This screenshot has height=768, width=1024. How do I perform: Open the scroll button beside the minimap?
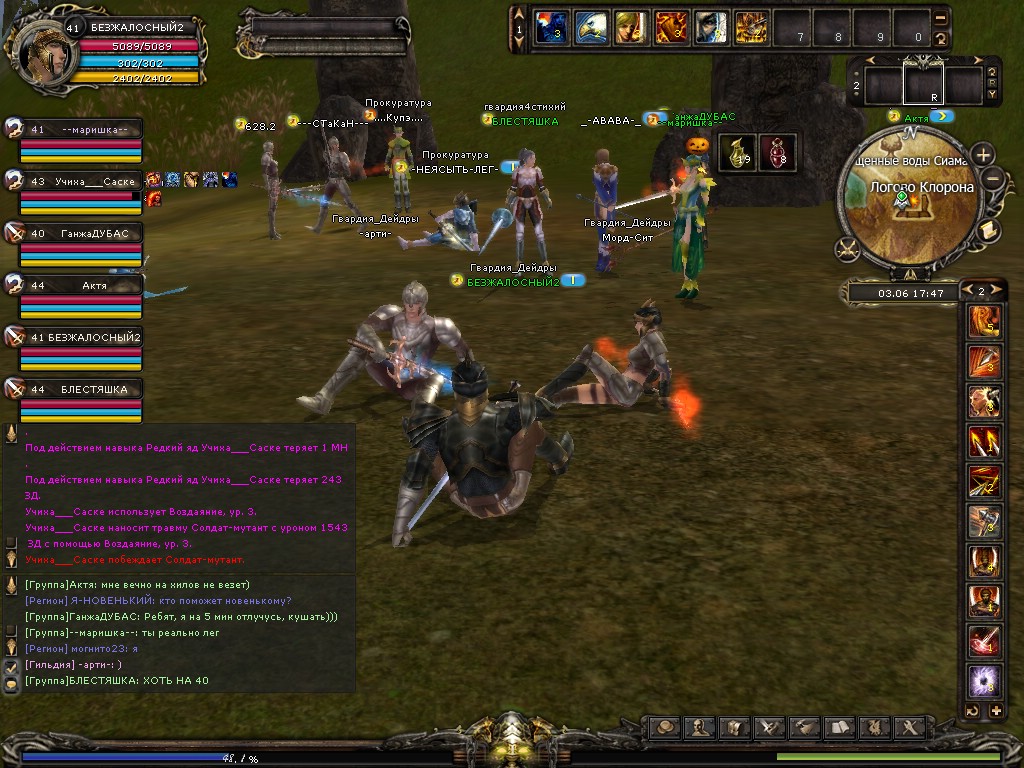[985, 231]
